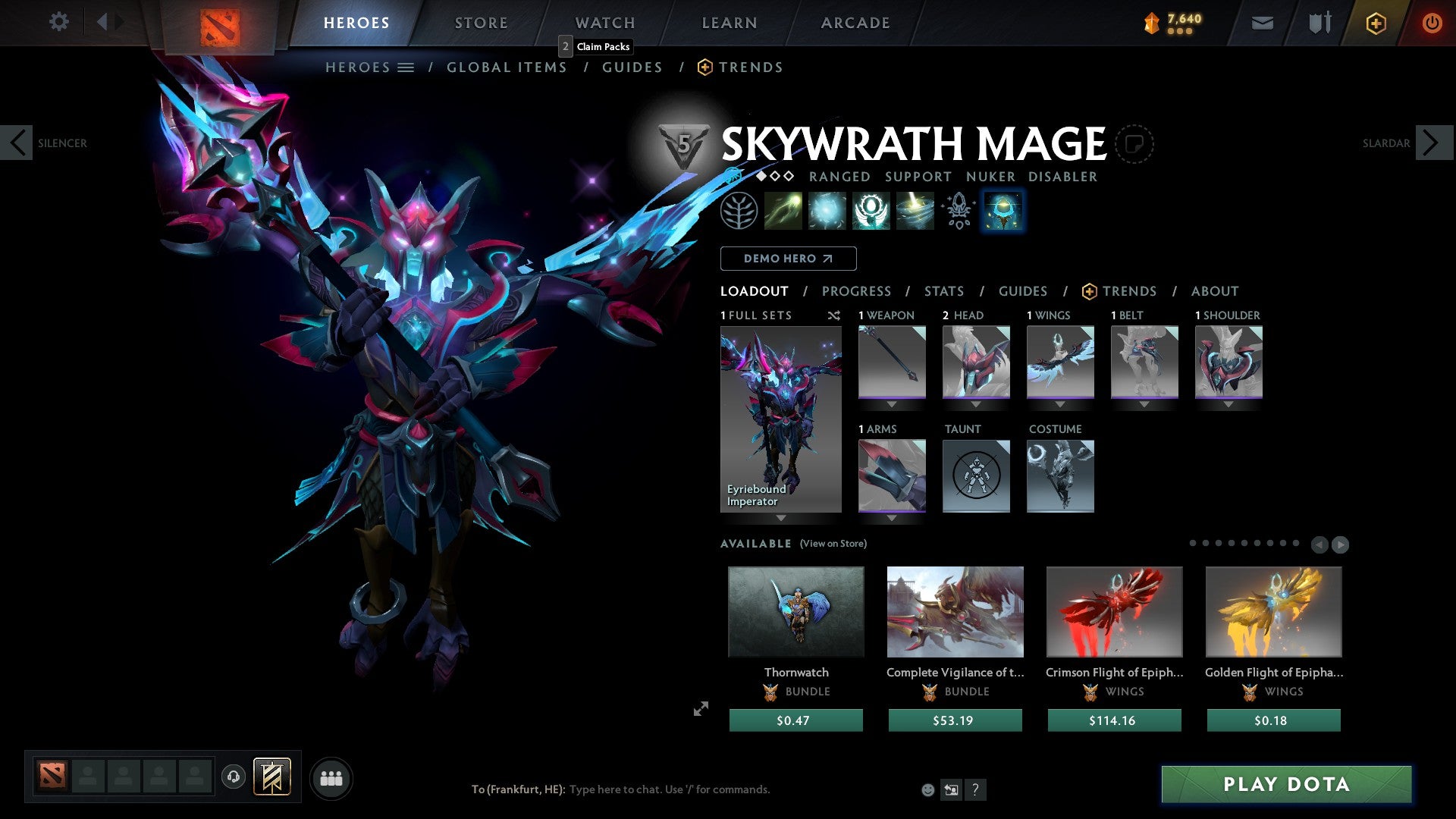Open the friends list icon at bottom left

[x=332, y=777]
